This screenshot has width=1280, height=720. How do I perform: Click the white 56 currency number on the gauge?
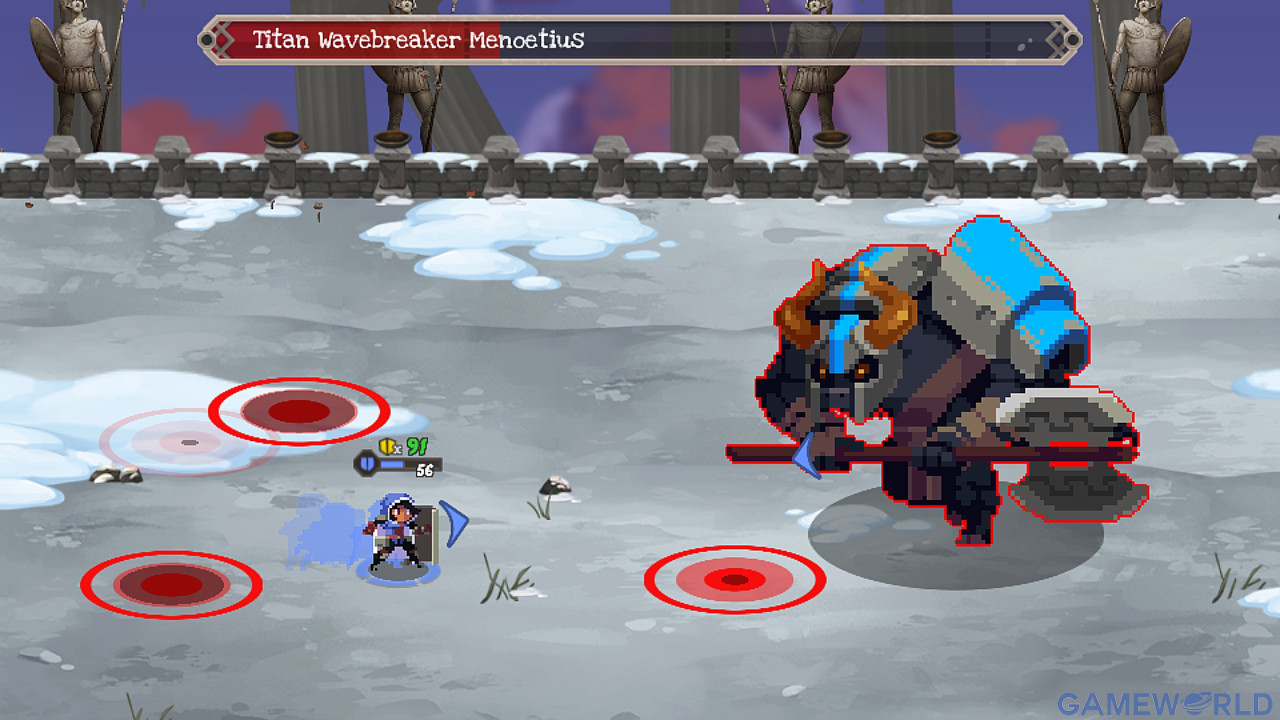coord(426,470)
